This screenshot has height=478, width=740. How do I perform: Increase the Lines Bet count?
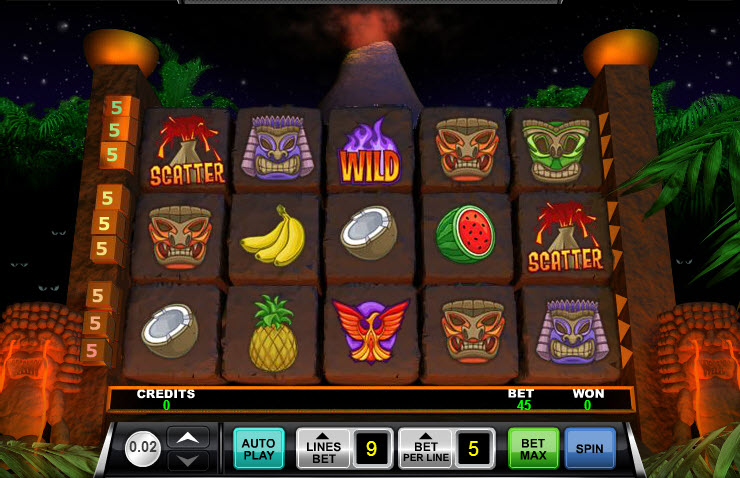click(324, 448)
